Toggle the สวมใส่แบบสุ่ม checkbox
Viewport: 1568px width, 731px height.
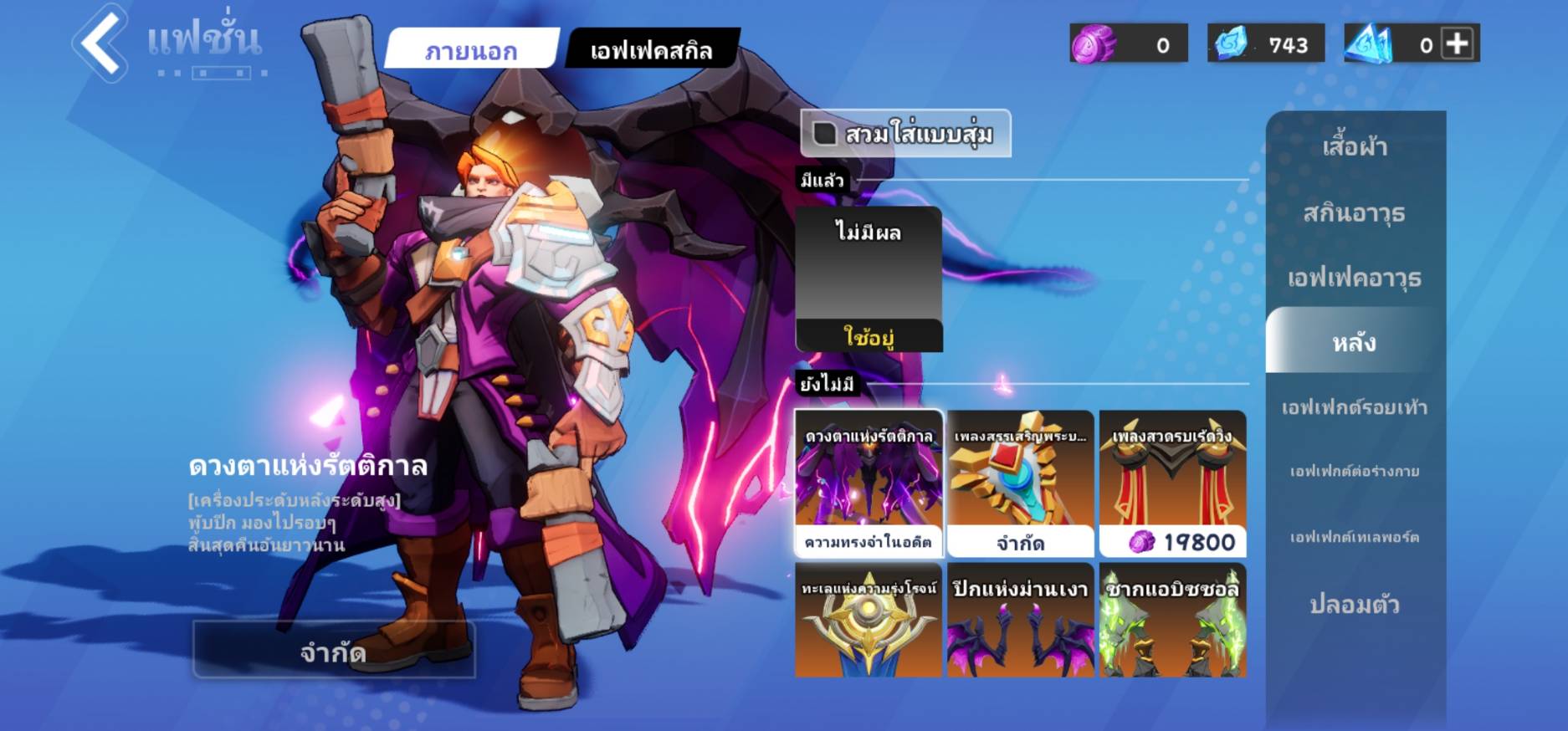pyautogui.click(x=825, y=134)
